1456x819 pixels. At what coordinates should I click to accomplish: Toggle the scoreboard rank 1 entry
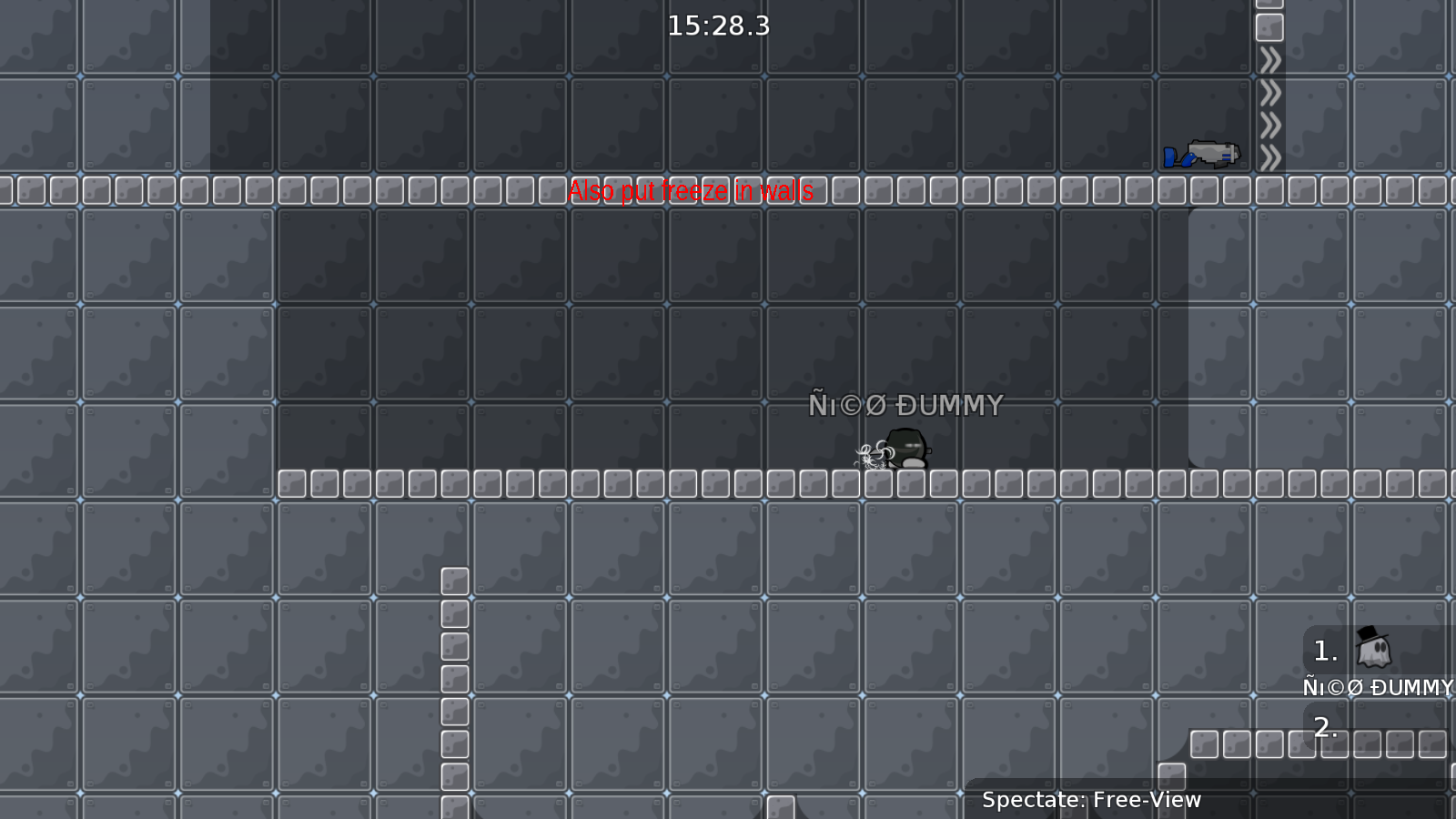point(1324,651)
